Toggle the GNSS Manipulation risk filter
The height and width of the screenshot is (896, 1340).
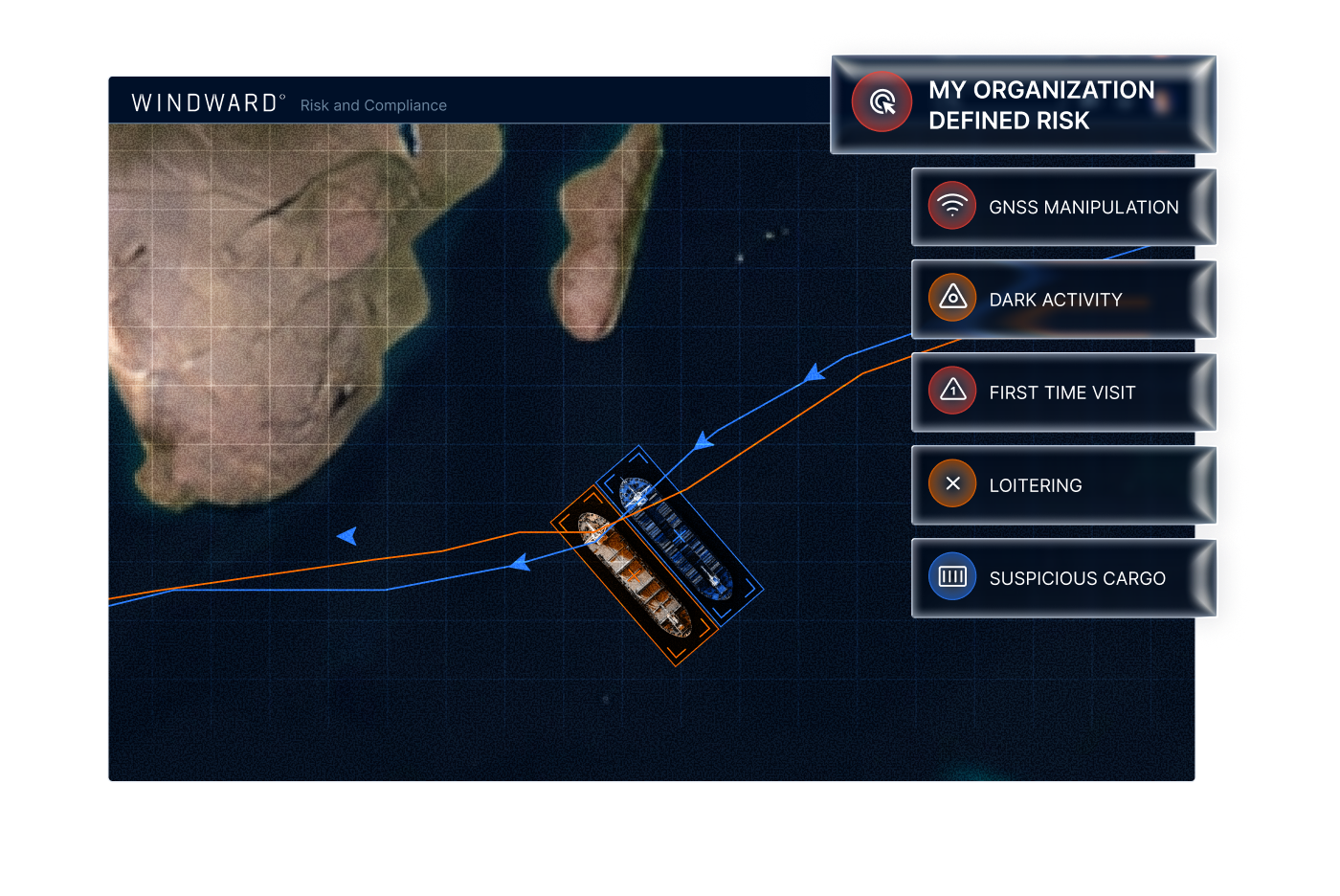(x=1064, y=205)
